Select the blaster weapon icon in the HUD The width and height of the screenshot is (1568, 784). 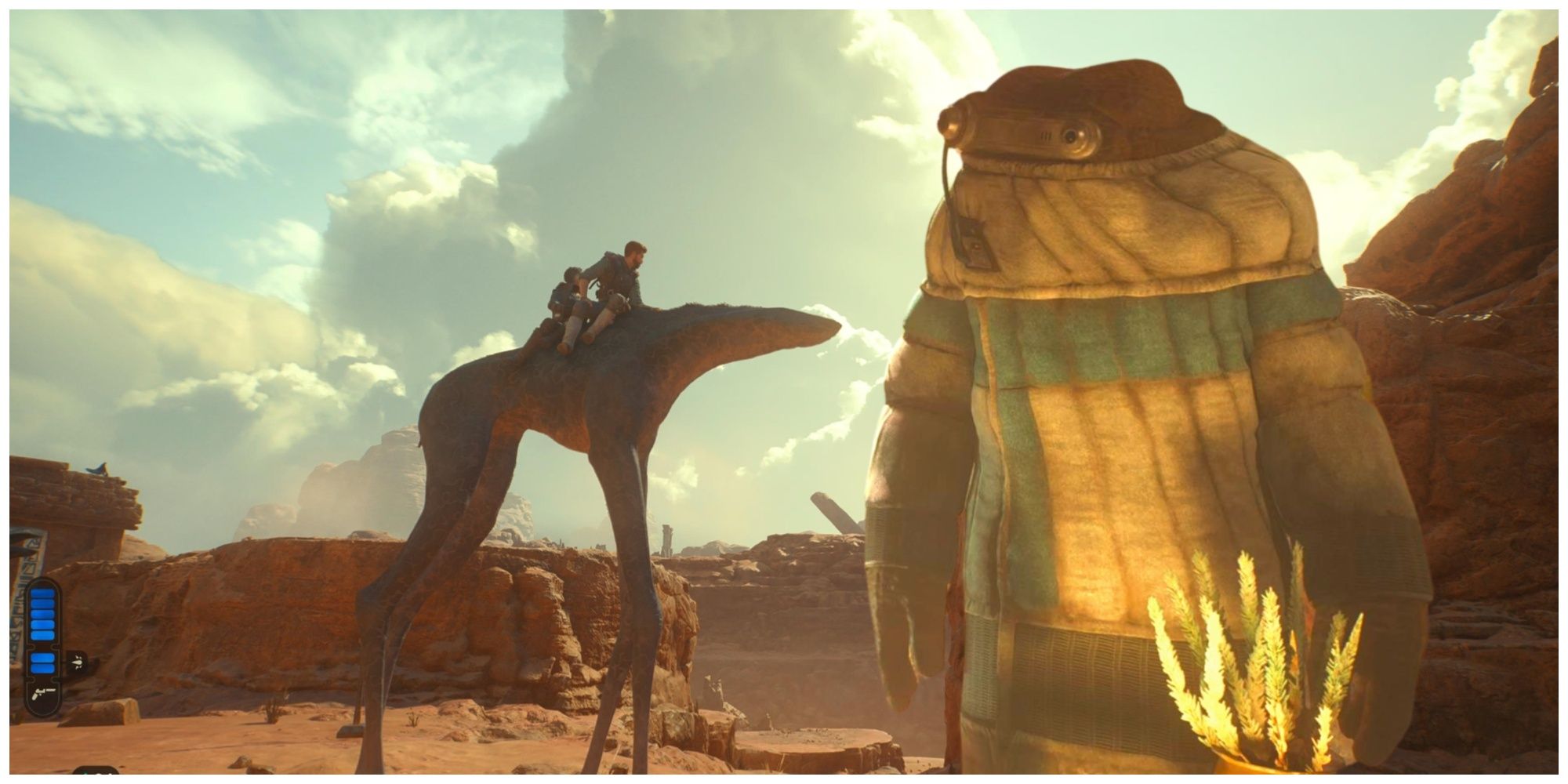click(x=39, y=693)
